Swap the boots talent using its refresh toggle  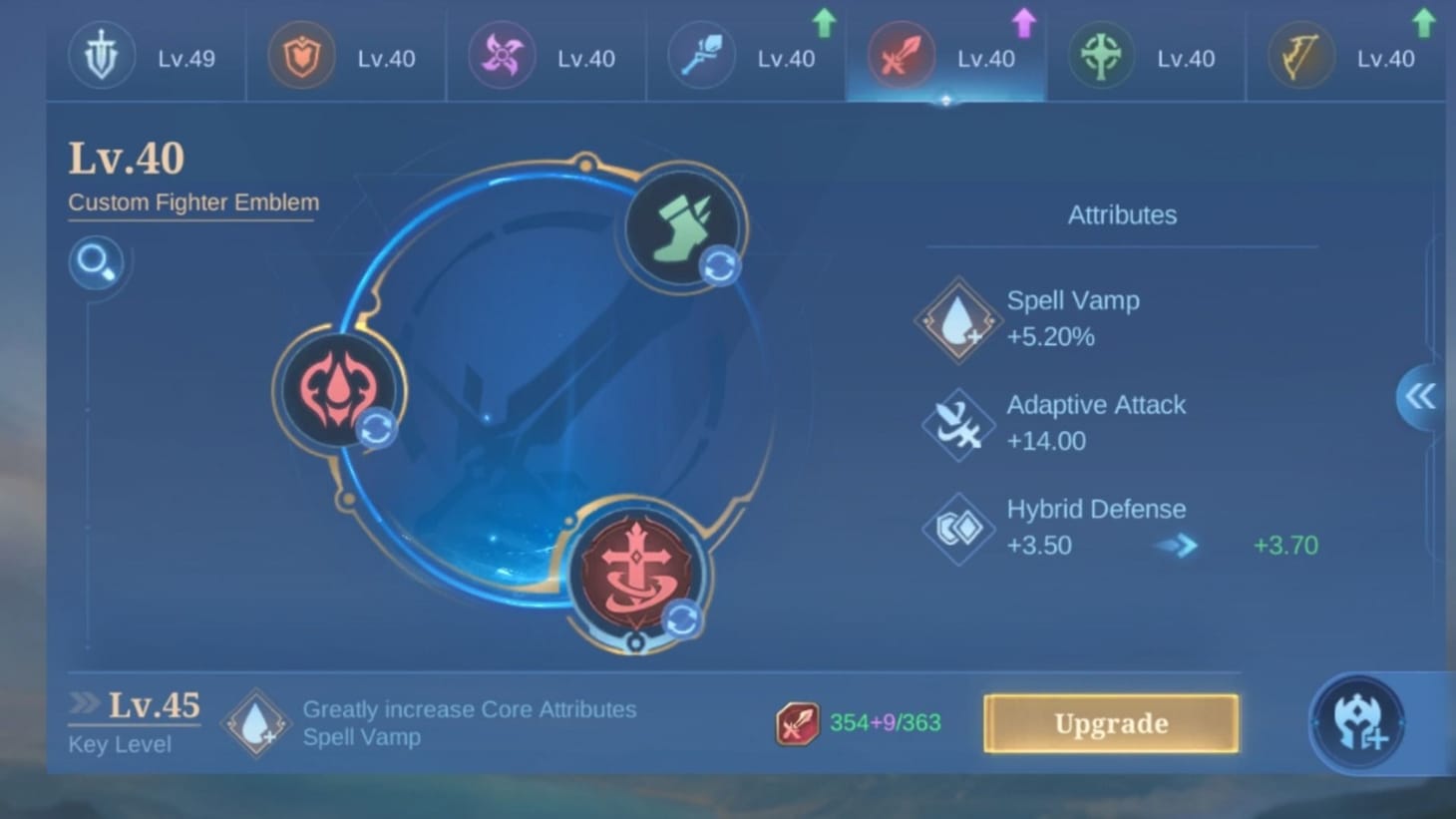tap(719, 265)
